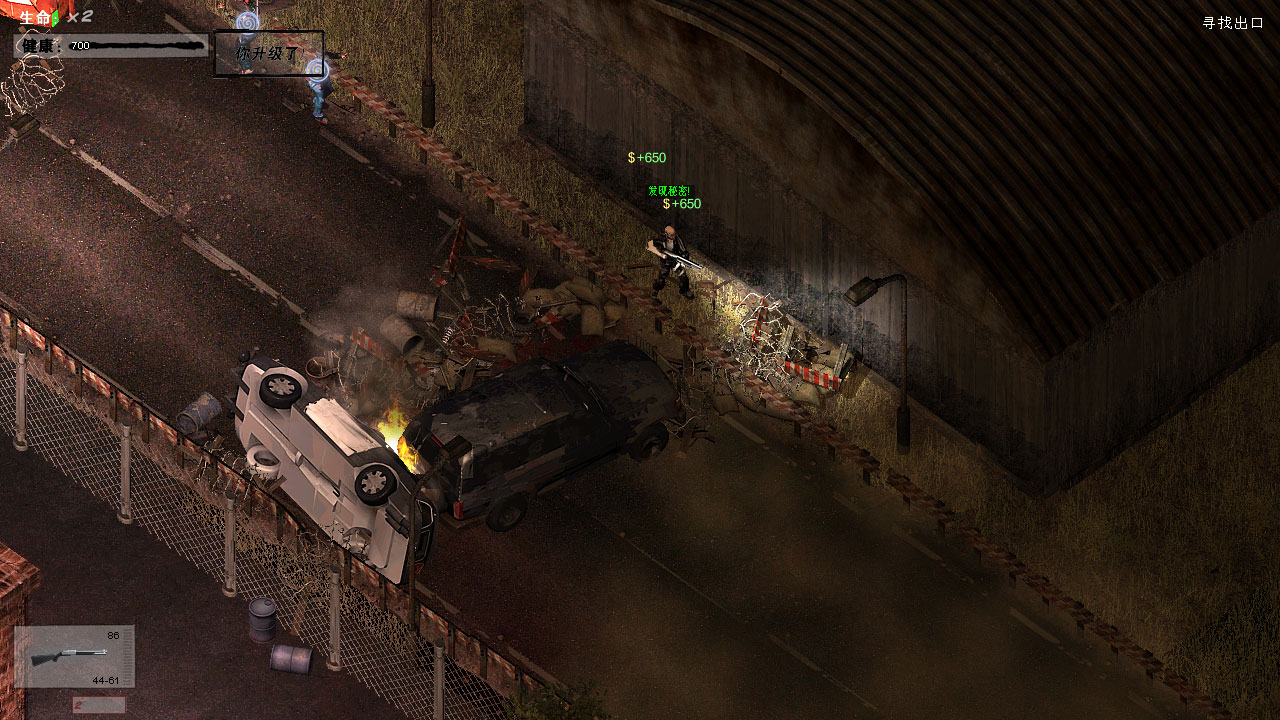Click the small red-bordered slot numbered 2
The height and width of the screenshot is (720, 1280).
point(98,705)
